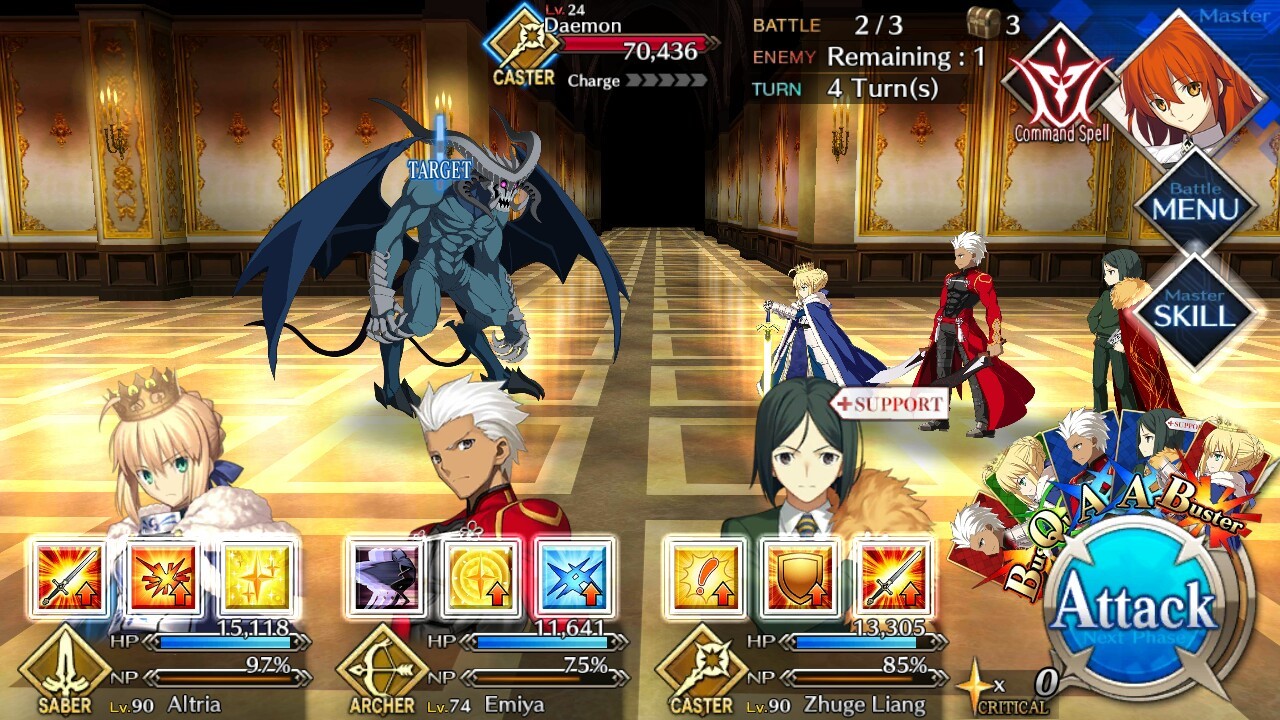Trigger Zhuge Liang's red sword attack skill
This screenshot has height=720, width=1280.
point(892,578)
